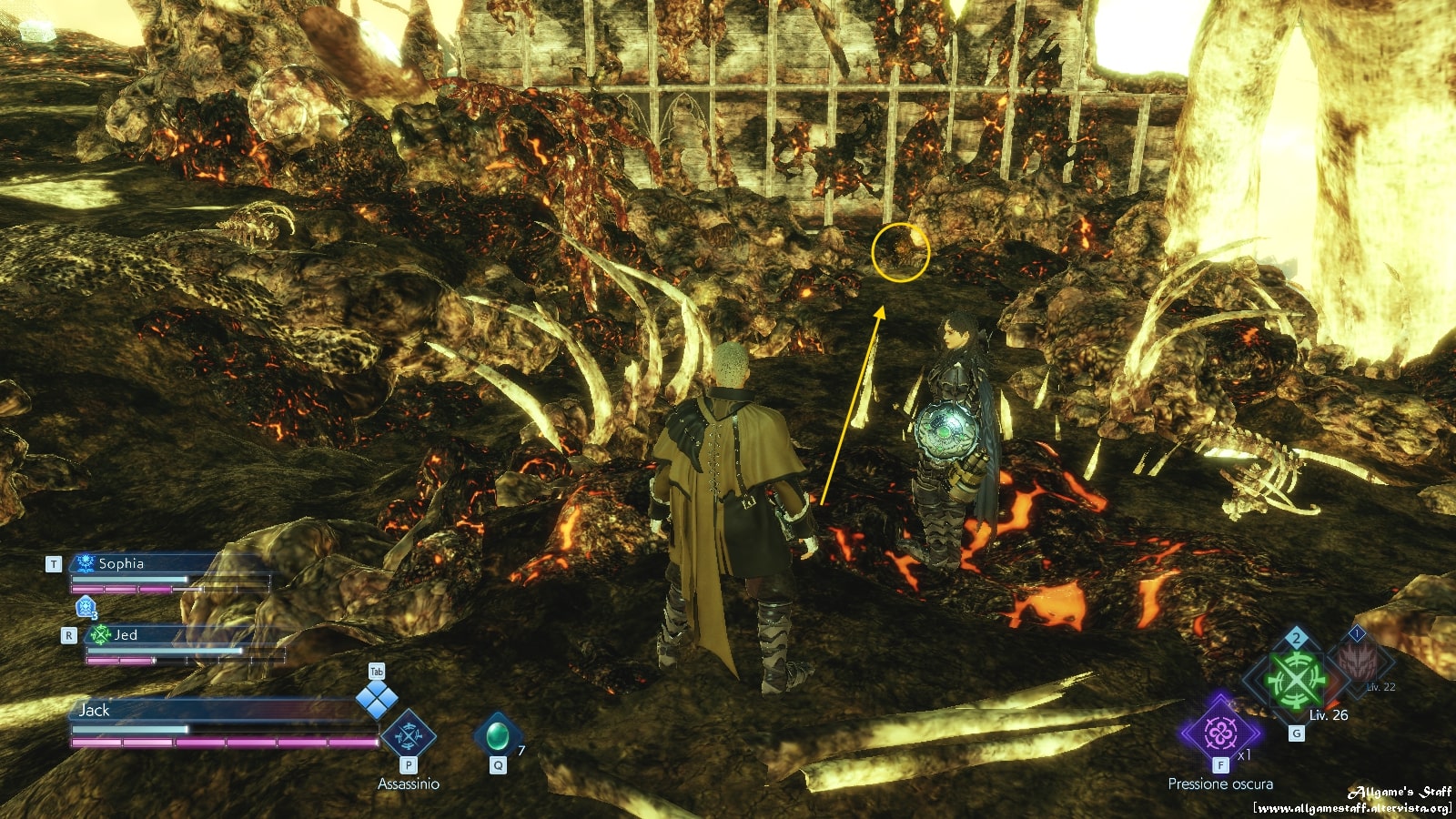The height and width of the screenshot is (819, 1456).
Task: Click Sophia's blue crystal status icon
Action: (86, 606)
